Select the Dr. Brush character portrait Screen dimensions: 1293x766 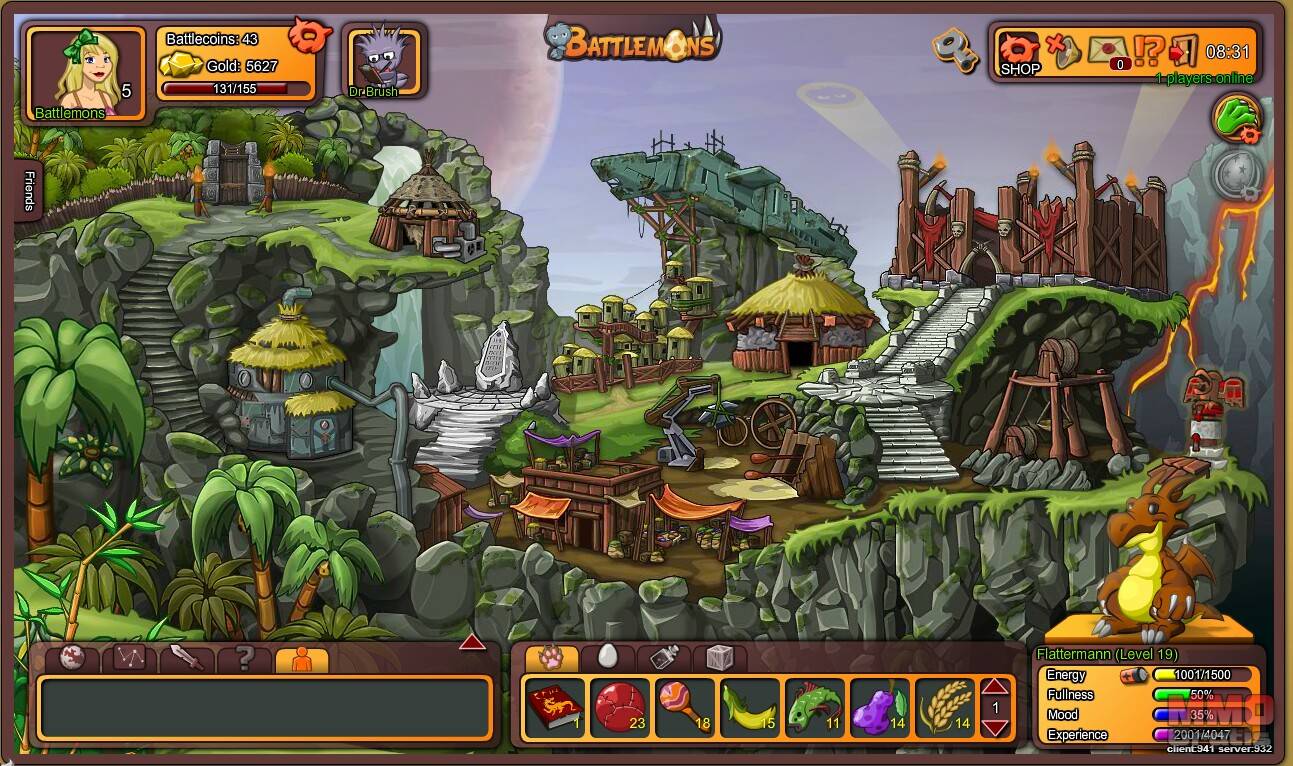coord(383,61)
